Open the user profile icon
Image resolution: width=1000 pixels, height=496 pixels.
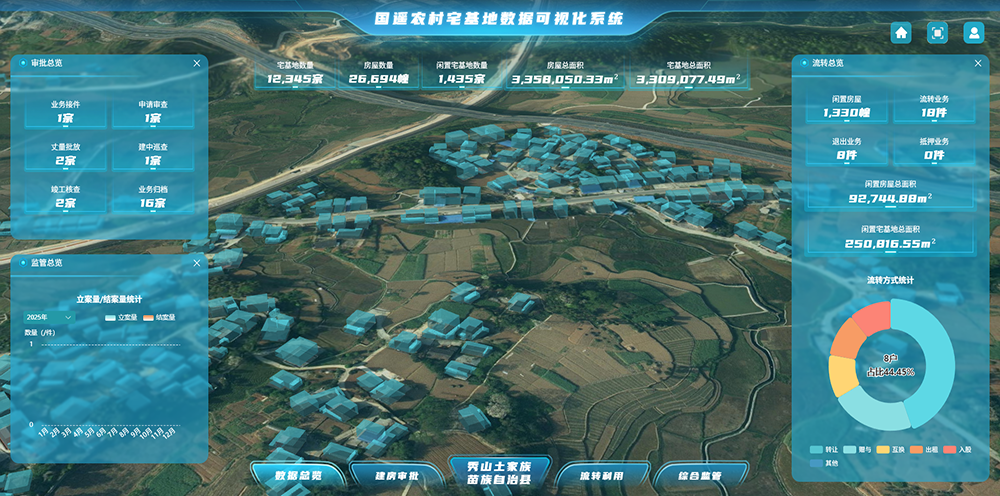[973, 33]
